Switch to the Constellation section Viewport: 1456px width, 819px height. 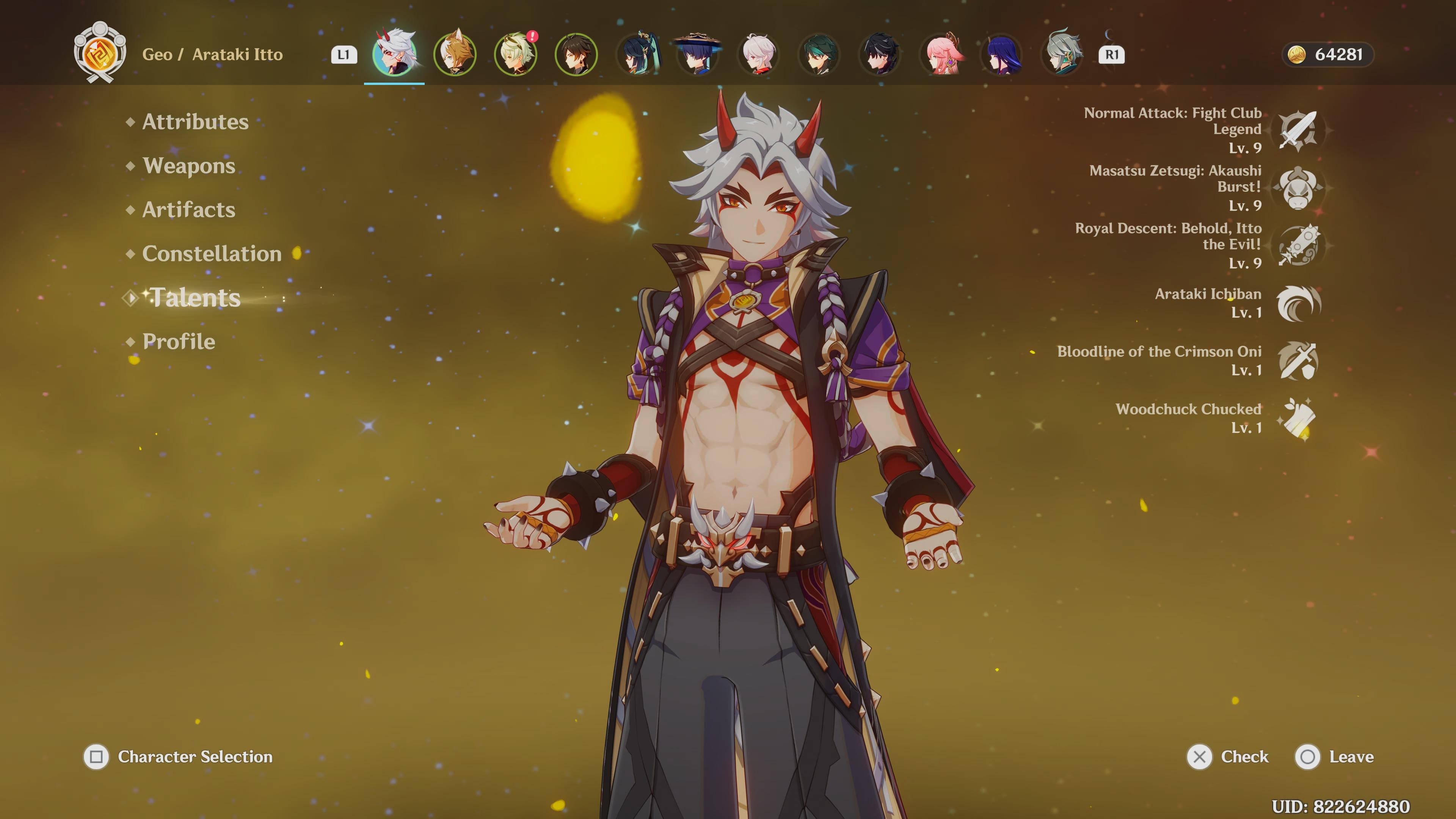click(212, 254)
